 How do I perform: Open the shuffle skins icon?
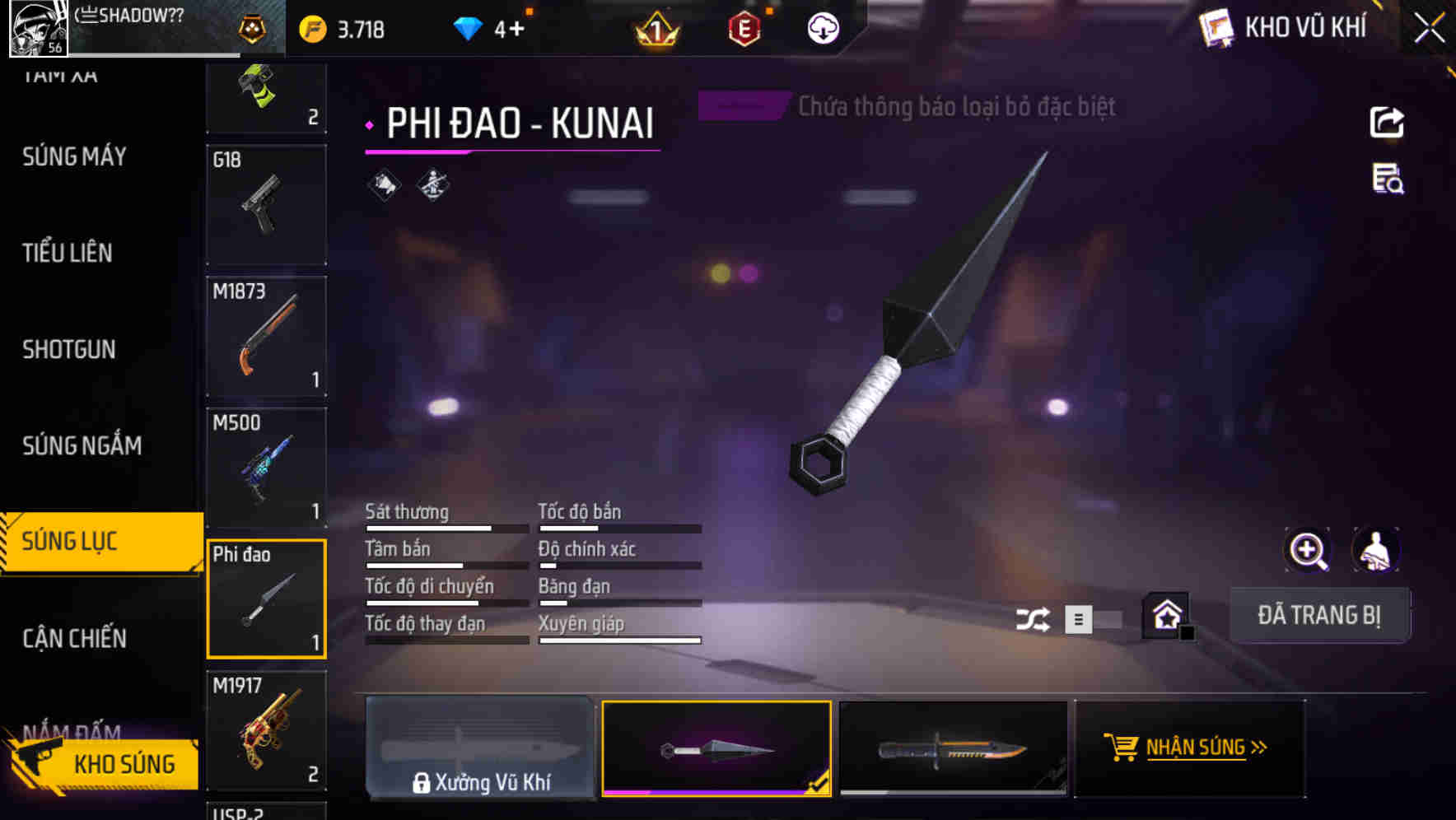(x=1034, y=617)
